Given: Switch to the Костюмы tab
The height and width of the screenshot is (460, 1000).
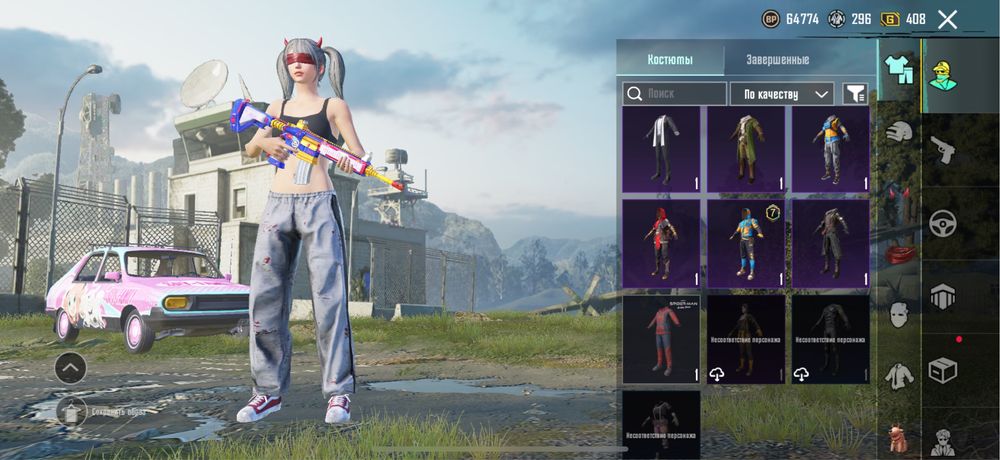Looking at the screenshot, I should coord(670,60).
